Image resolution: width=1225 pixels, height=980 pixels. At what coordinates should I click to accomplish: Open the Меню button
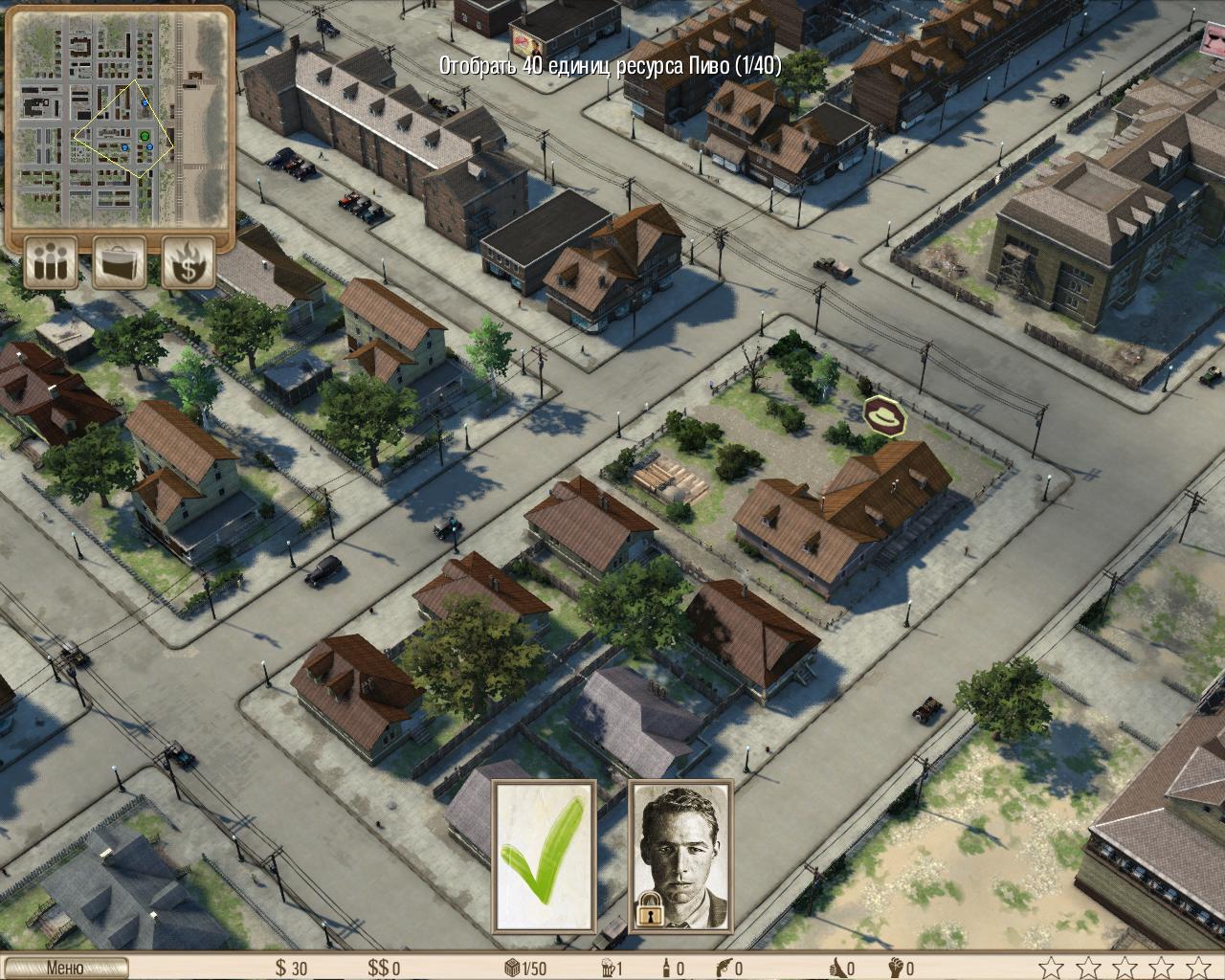click(65, 969)
